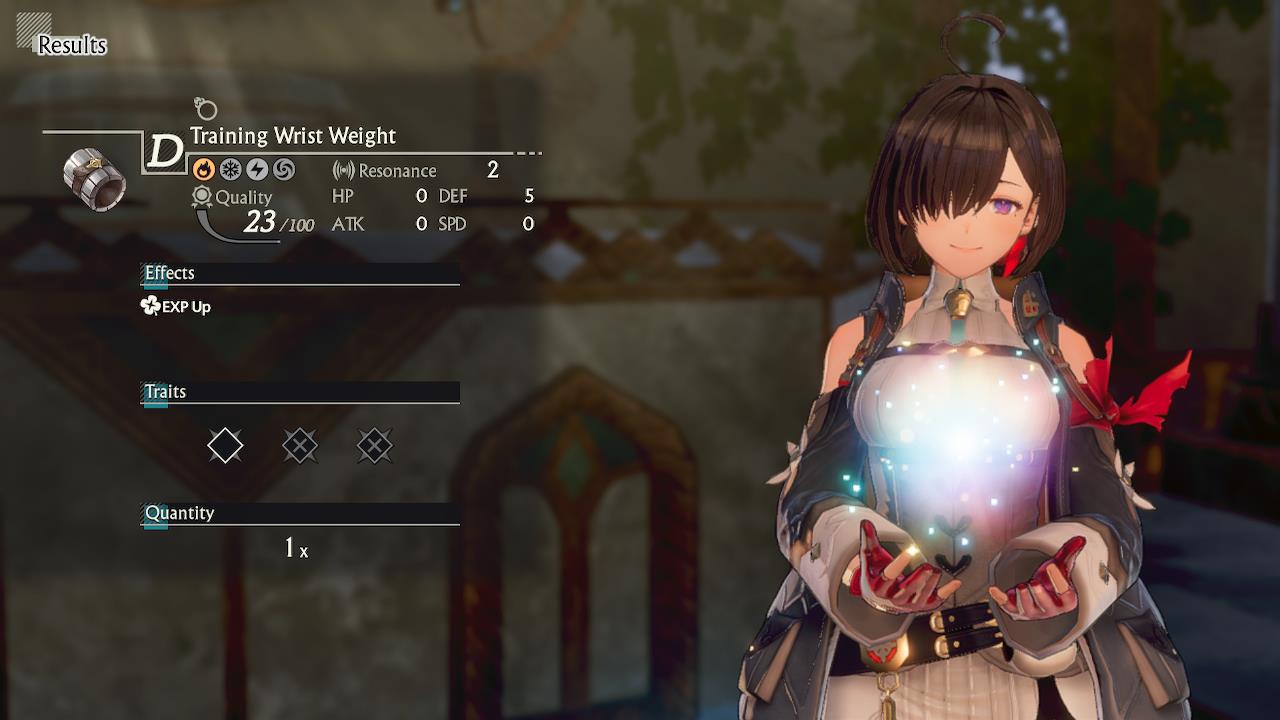
Task: Open the Results header menu
Action: tap(71, 45)
